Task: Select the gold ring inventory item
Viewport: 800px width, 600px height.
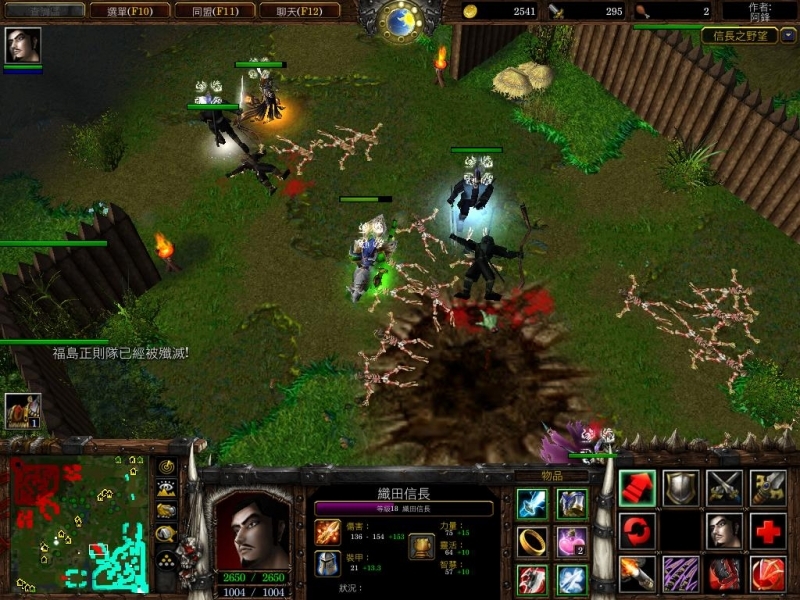Action: coord(532,541)
